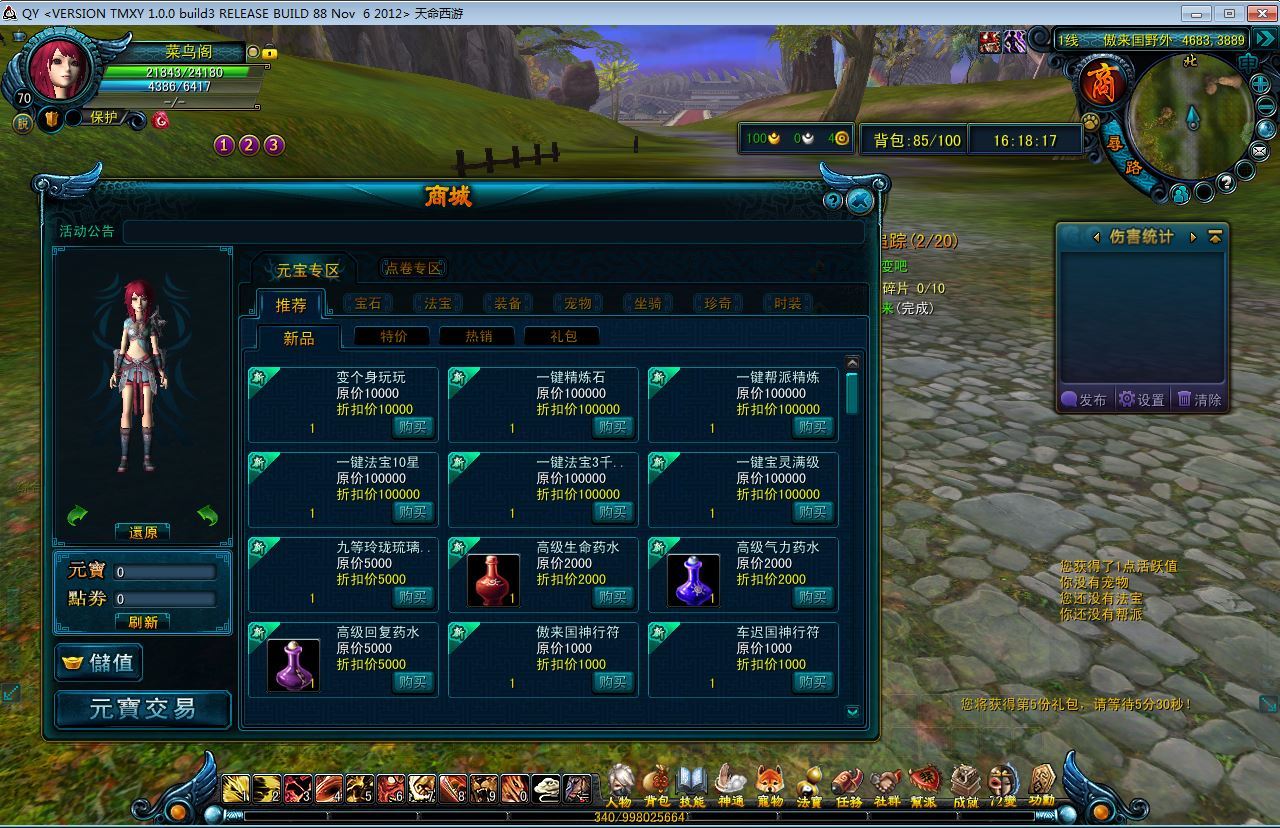The image size is (1280, 828).
Task: Open the 背包 bag icon
Action: [x=656, y=783]
